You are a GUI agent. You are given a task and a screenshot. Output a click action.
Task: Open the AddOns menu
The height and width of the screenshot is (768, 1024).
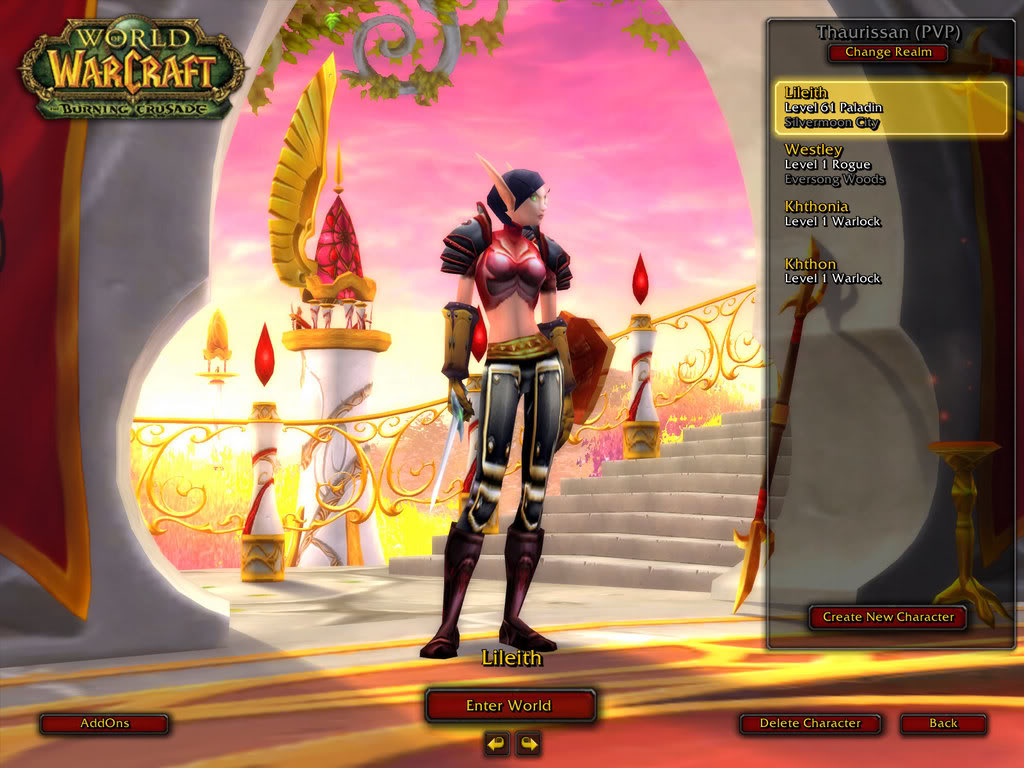click(104, 723)
